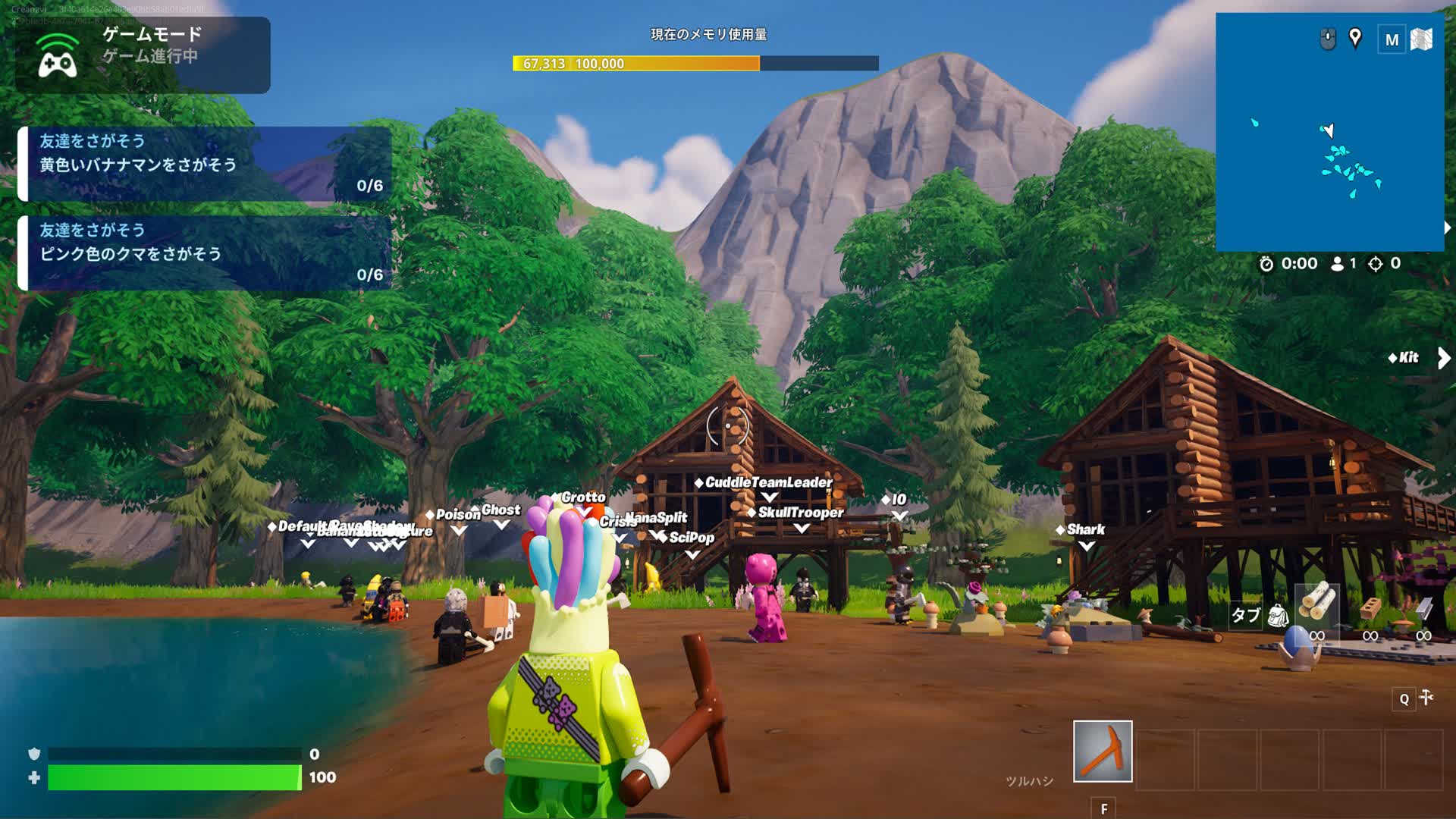Open the backpack inventory icon
The width and height of the screenshot is (1456, 819).
point(1278,615)
